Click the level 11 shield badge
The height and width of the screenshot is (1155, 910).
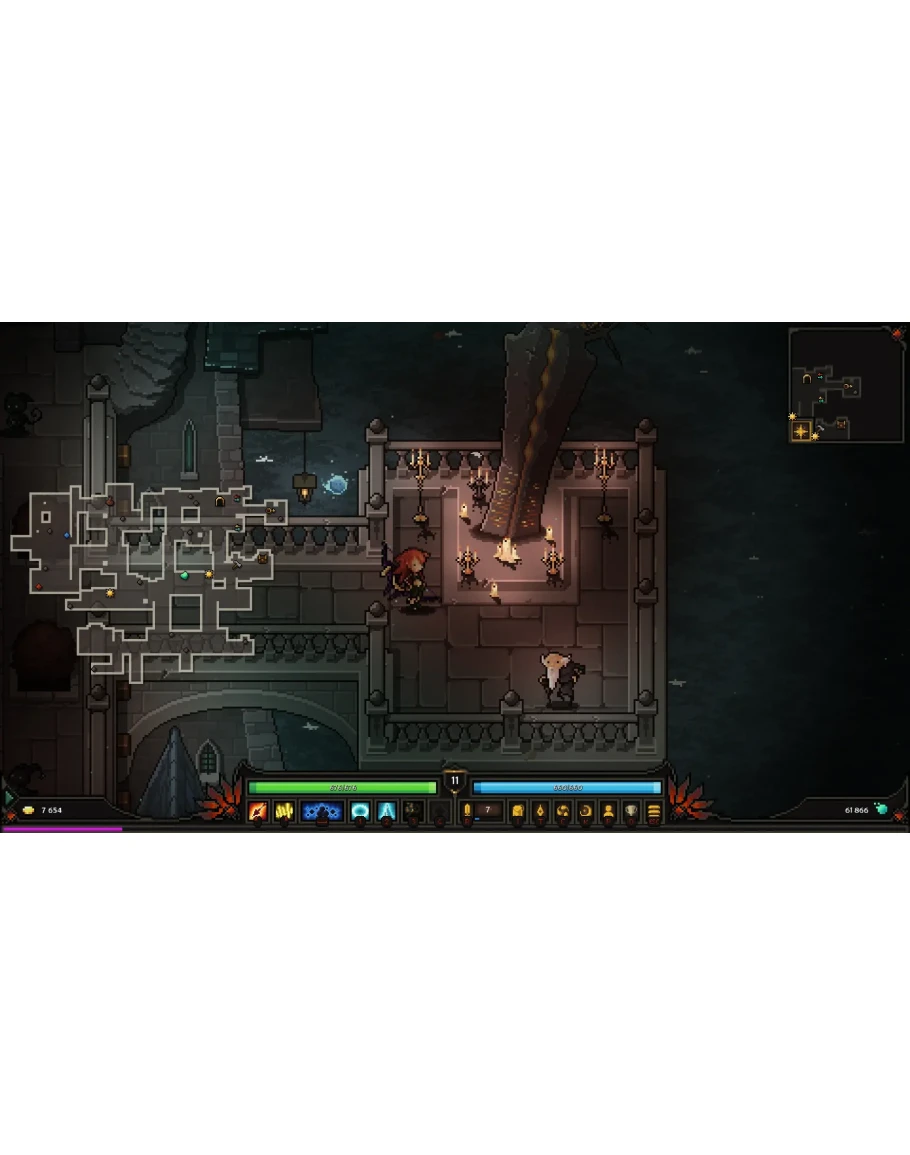[x=455, y=780]
